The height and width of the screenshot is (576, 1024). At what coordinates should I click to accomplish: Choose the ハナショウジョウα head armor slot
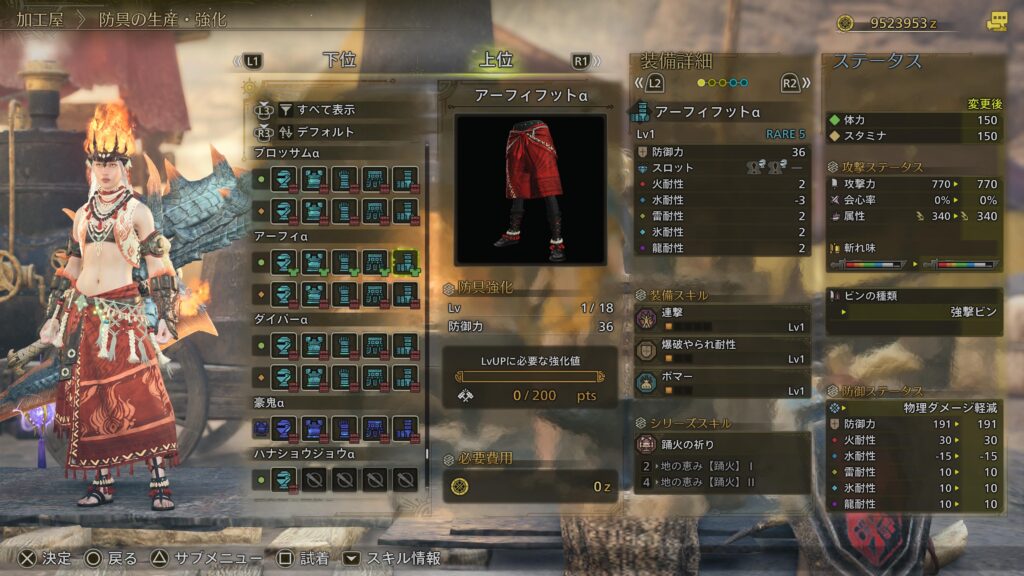283,479
